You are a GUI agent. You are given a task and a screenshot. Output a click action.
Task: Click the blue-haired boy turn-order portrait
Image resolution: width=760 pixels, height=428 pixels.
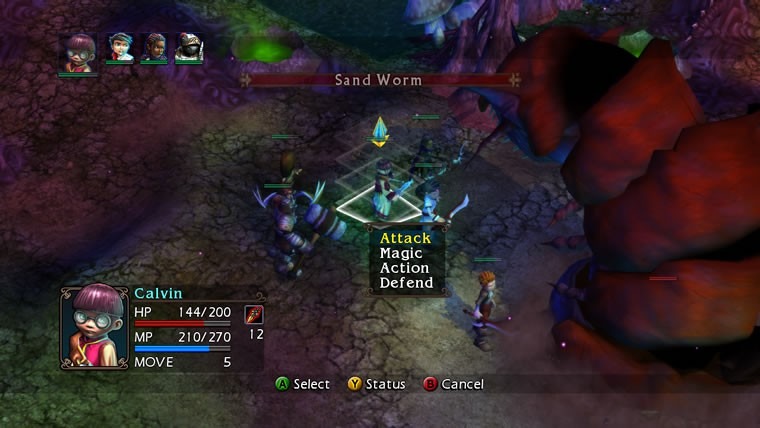click(x=121, y=47)
